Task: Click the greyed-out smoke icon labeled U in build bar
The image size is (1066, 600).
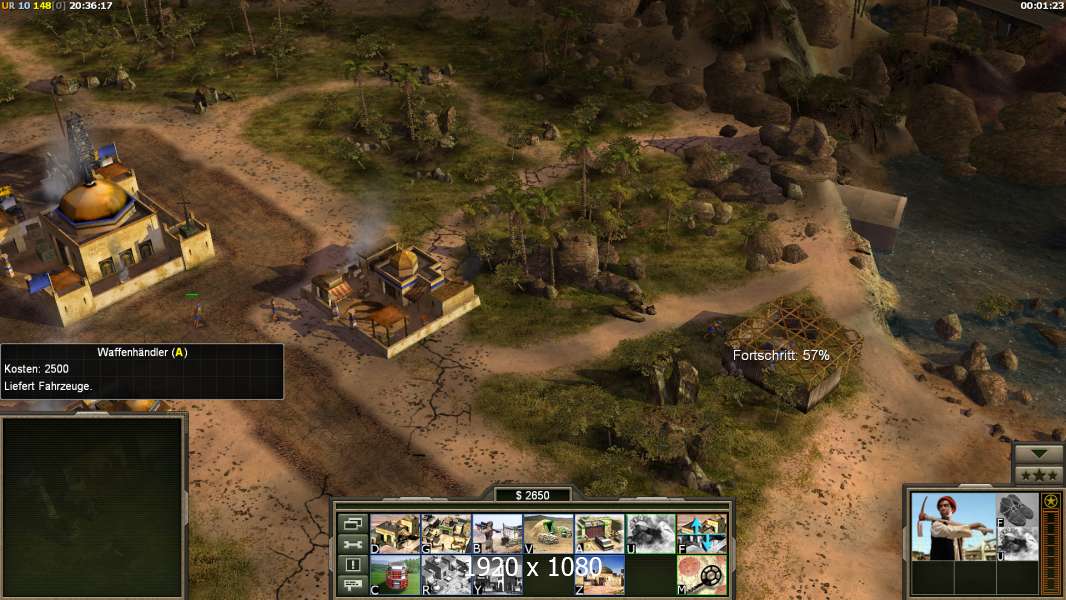Action: (651, 534)
